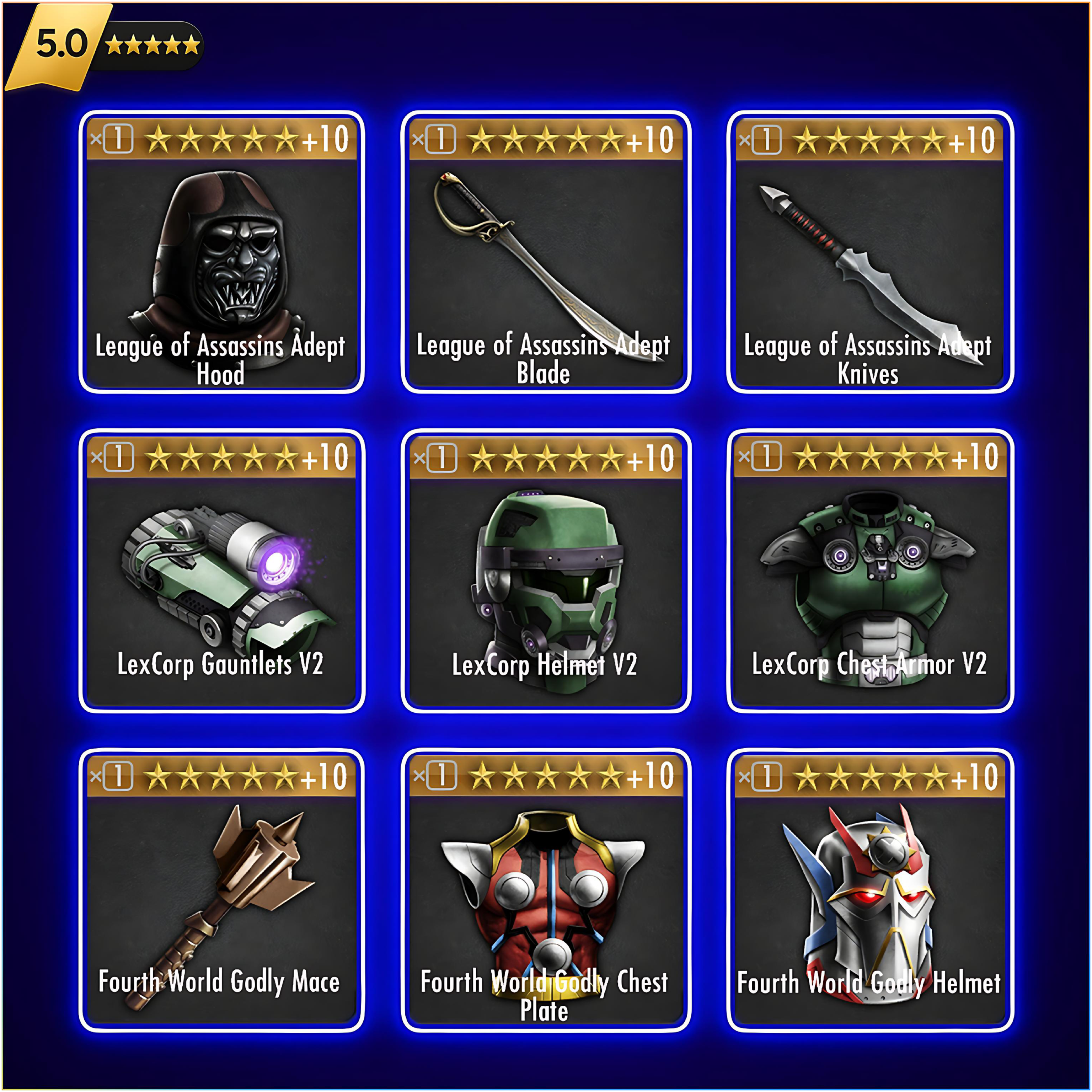Select the League of Assassins Adept Hood card
The height and width of the screenshot is (1092, 1092).
(221, 252)
